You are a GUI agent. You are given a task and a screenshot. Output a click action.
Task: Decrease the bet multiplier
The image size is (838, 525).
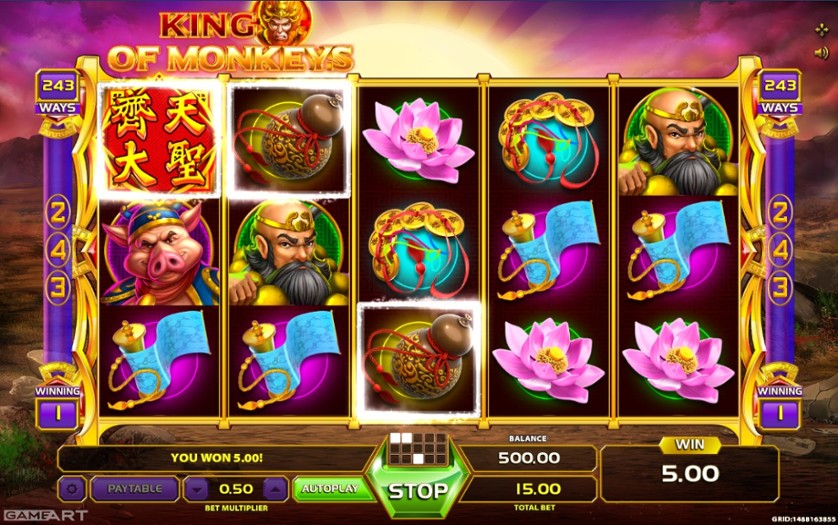tap(197, 489)
